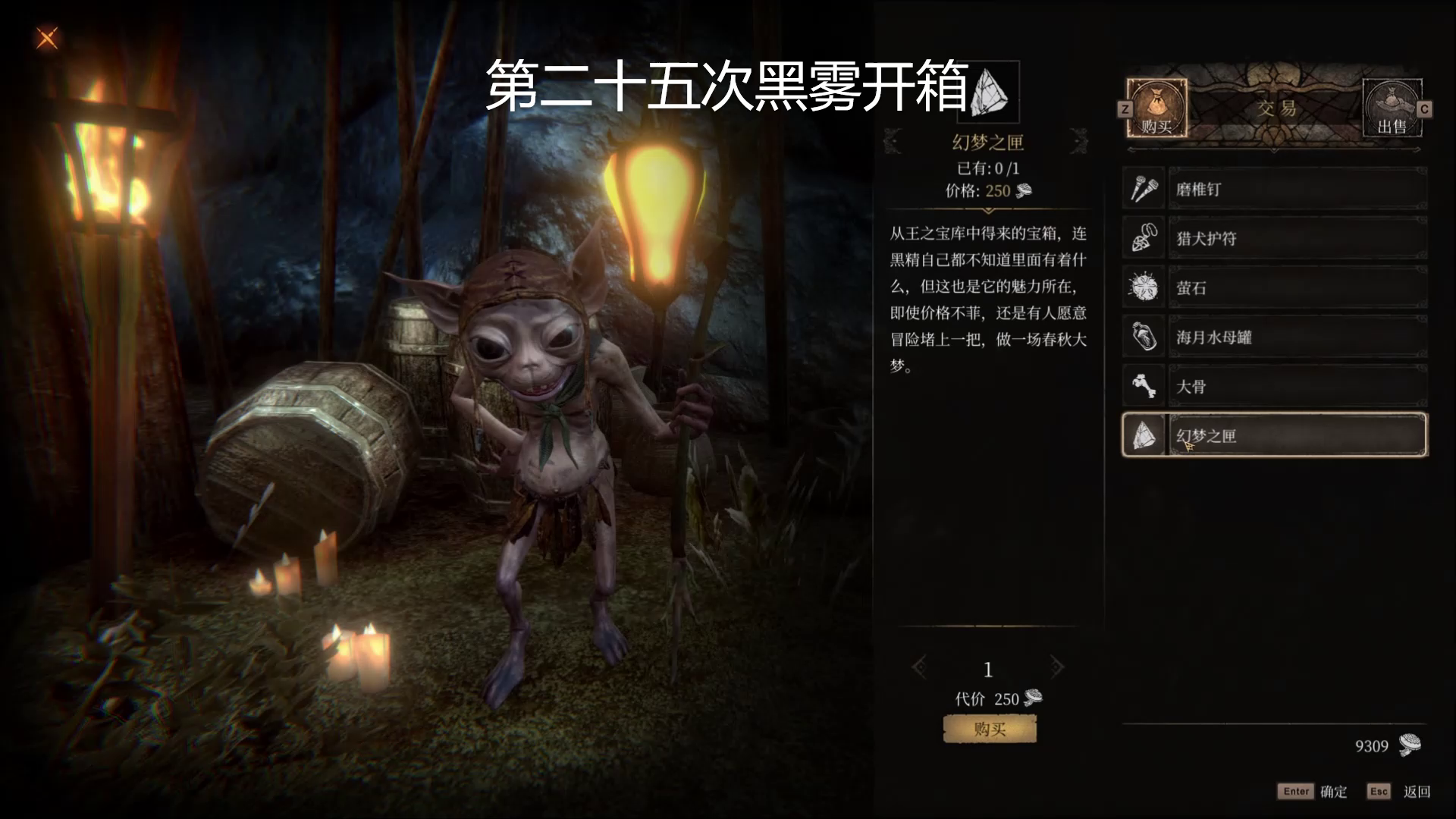
Task: Select the 萤石 fluorite item icon
Action: [1144, 287]
